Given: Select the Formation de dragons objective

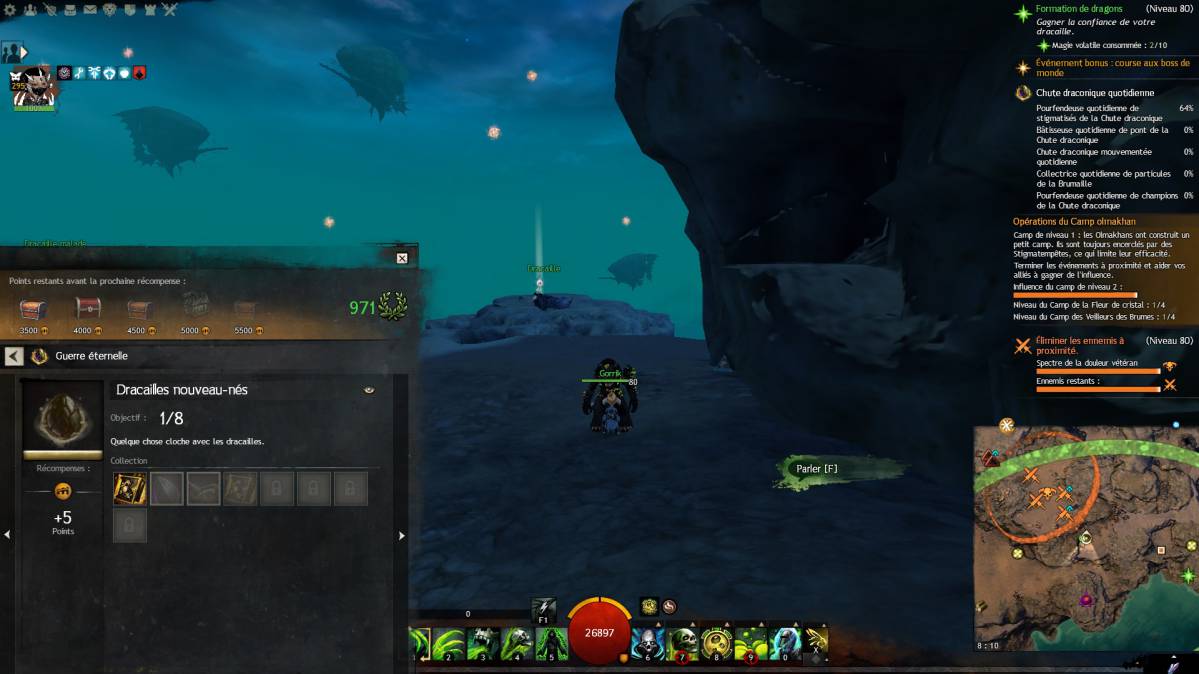Looking at the screenshot, I should [x=1078, y=9].
